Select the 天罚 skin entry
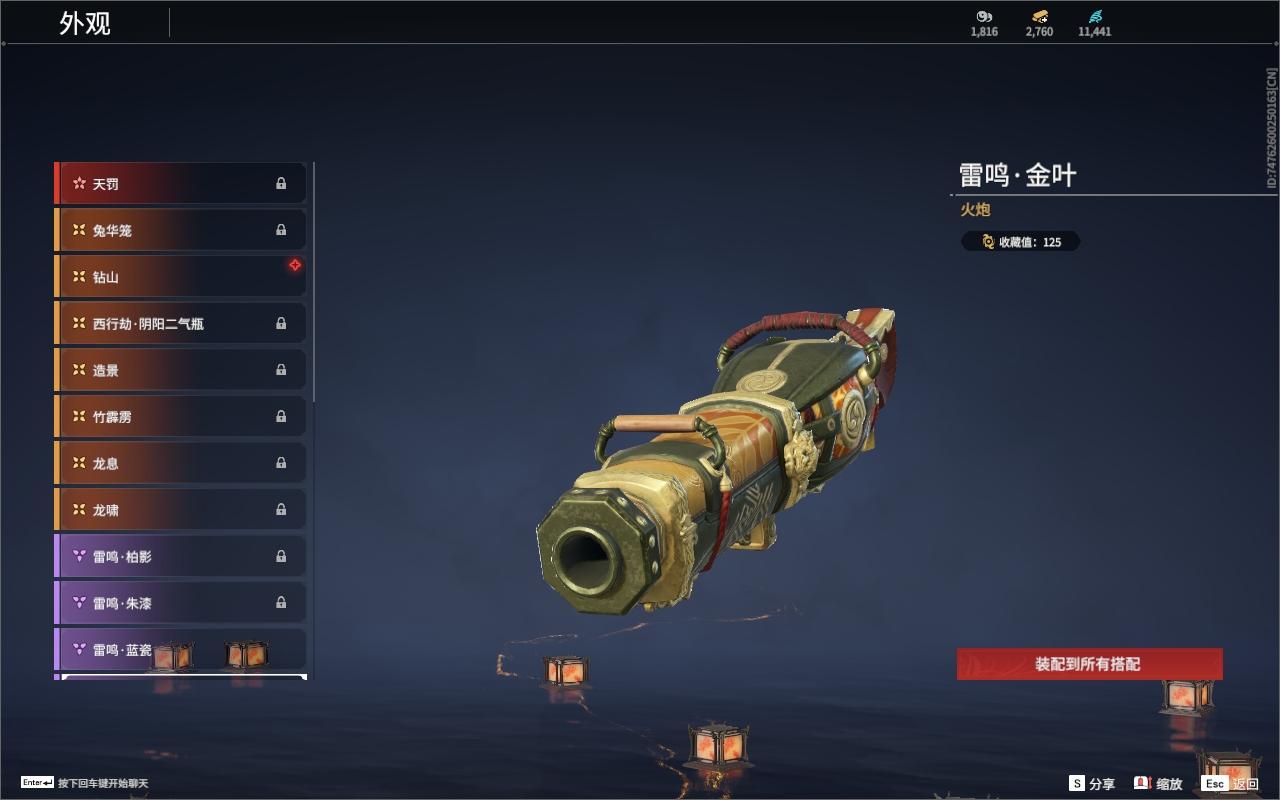Image resolution: width=1280 pixels, height=800 pixels. tap(180, 184)
